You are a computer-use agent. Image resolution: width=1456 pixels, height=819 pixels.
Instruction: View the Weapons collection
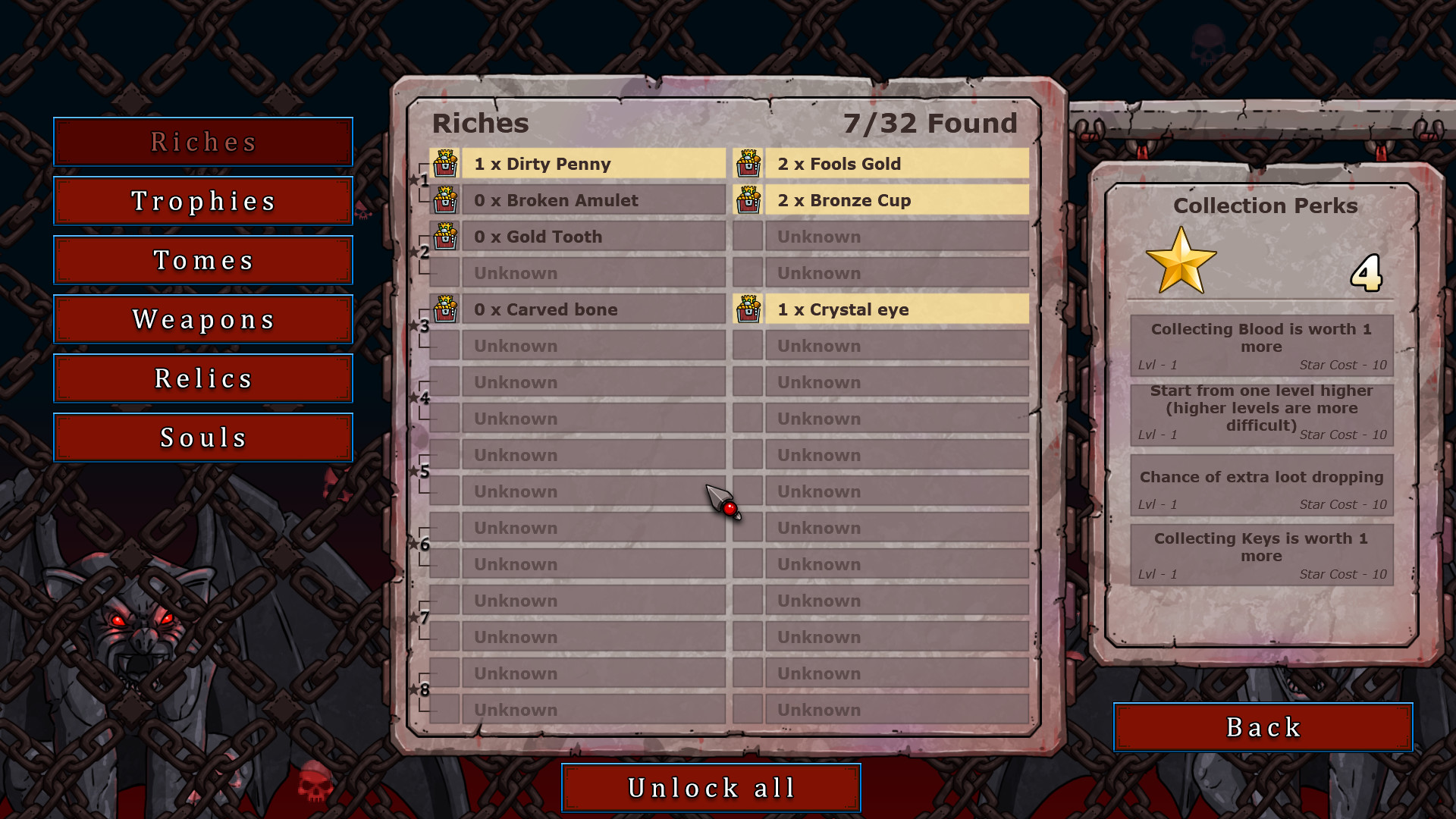202,319
